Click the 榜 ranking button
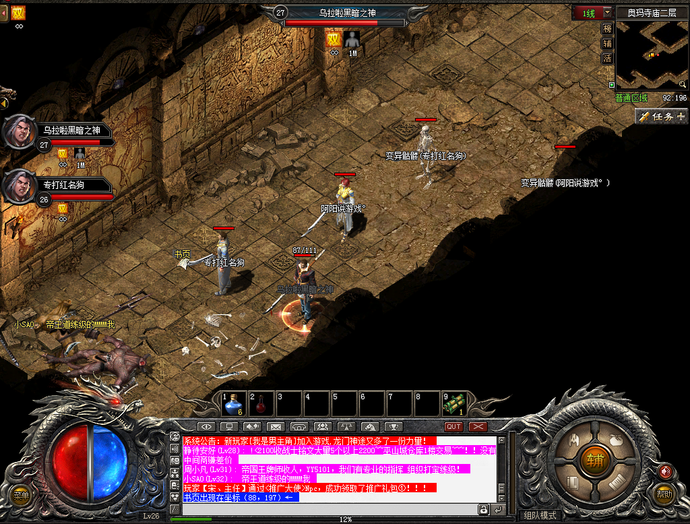Viewport: 690px width, 524px height. tap(607, 29)
